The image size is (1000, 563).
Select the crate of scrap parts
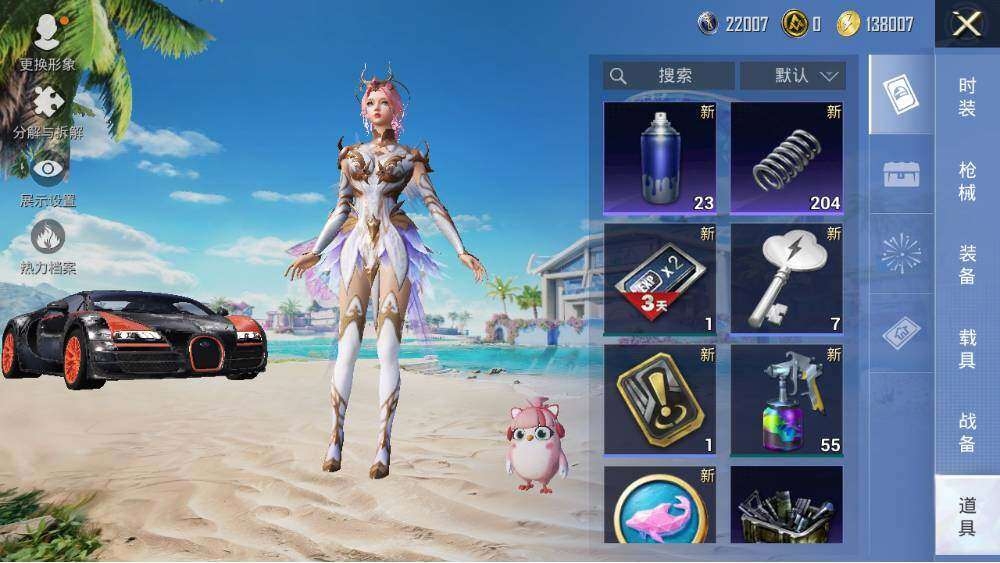tap(786, 505)
